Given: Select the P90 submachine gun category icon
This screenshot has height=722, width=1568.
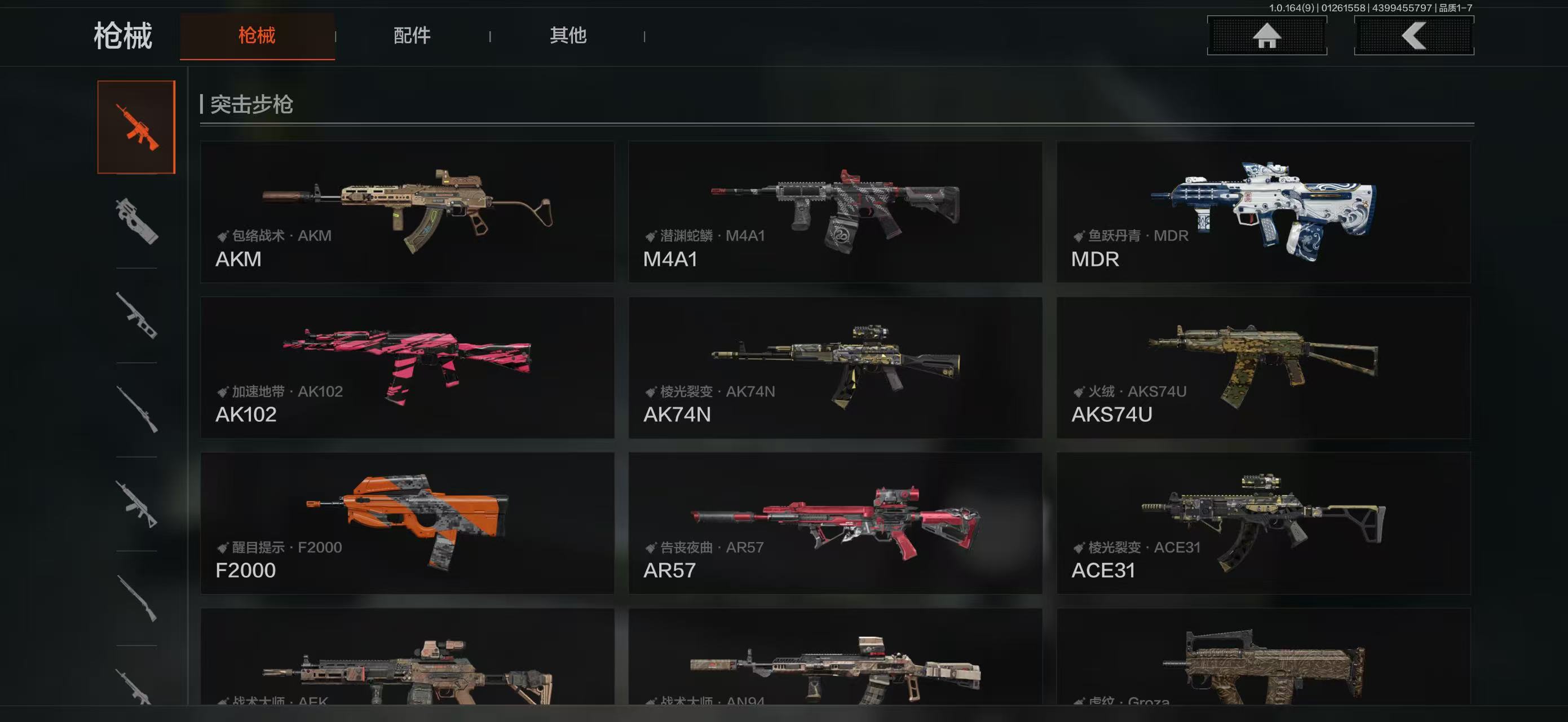Looking at the screenshot, I should (136, 221).
